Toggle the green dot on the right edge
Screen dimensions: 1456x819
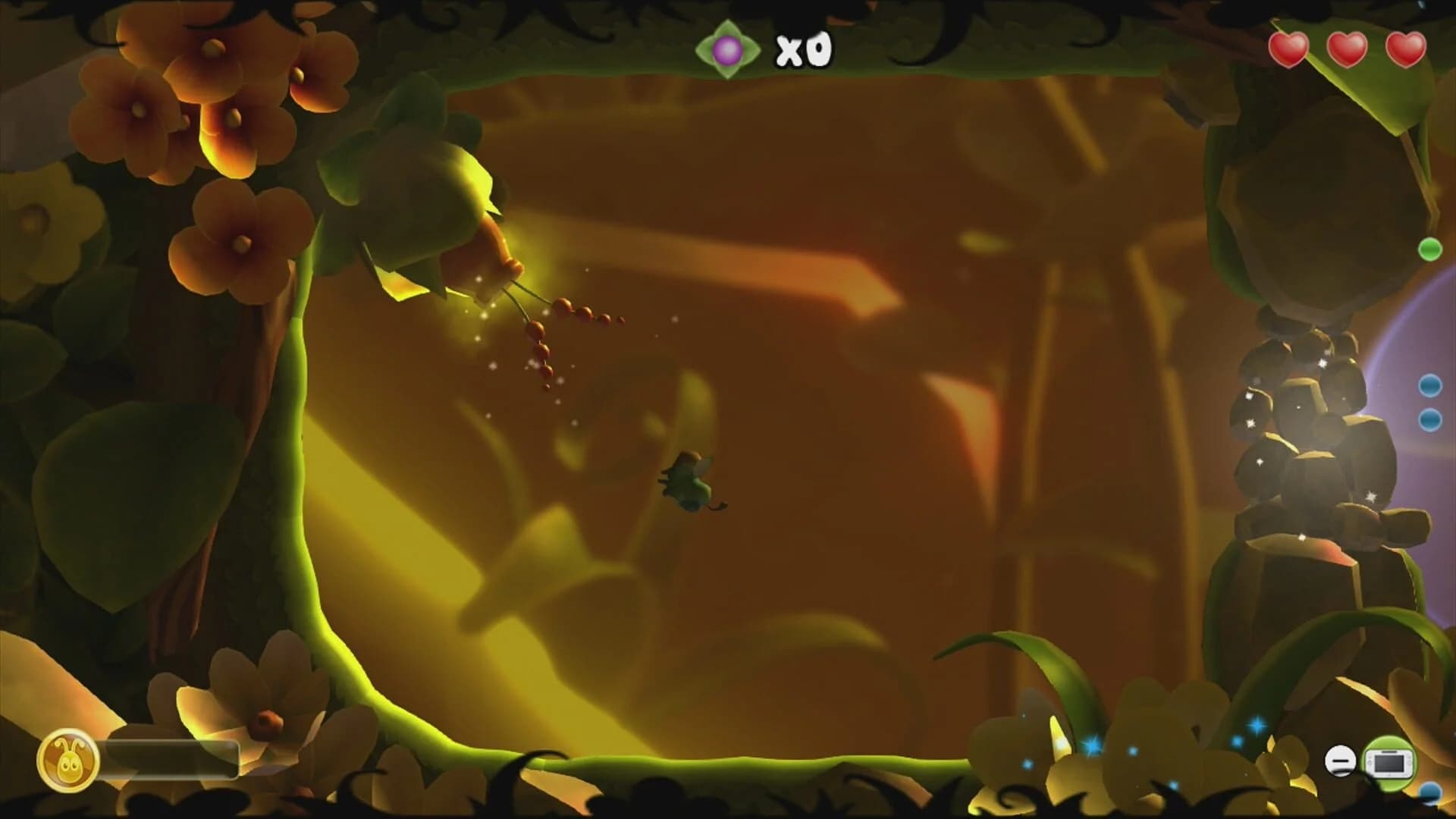click(x=1430, y=248)
